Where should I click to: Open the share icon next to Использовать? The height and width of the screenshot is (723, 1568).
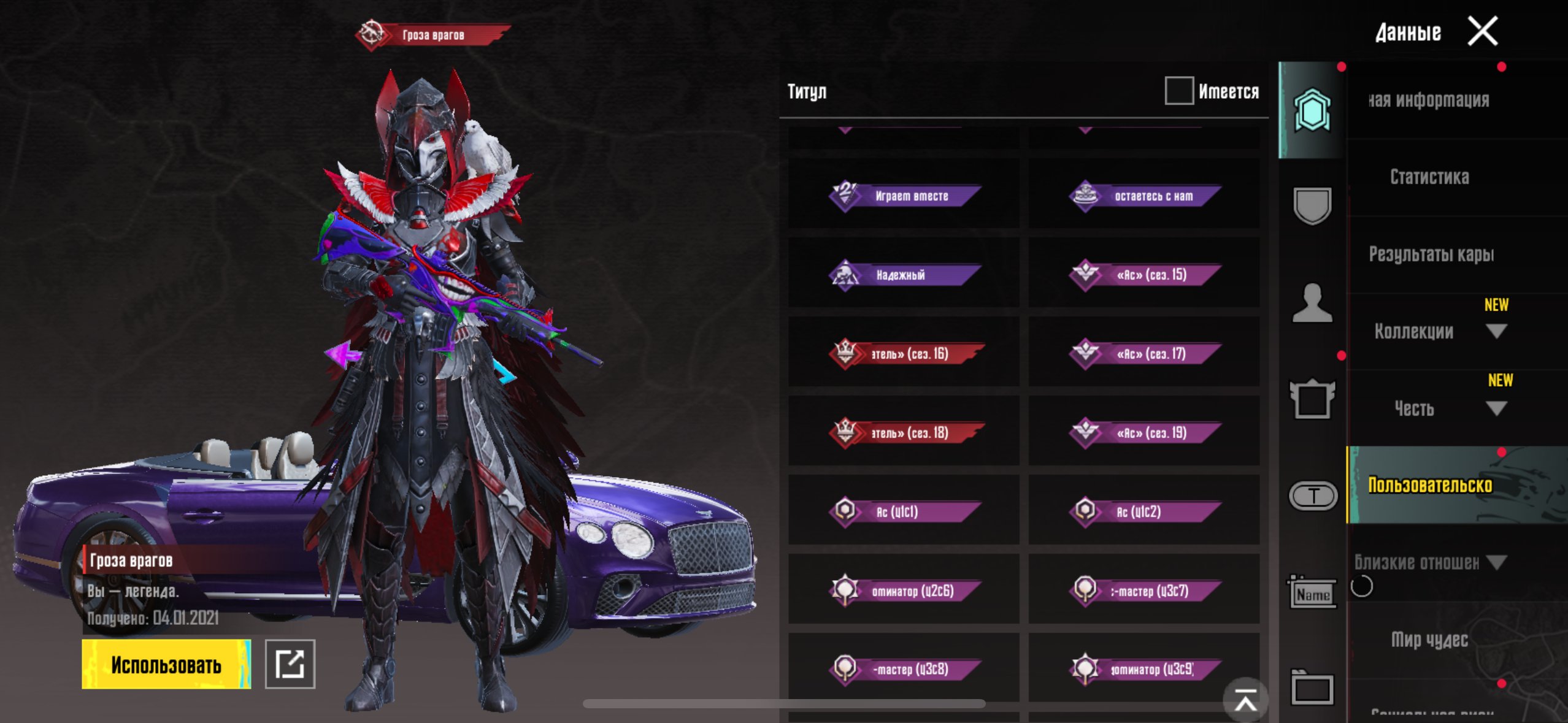290,664
